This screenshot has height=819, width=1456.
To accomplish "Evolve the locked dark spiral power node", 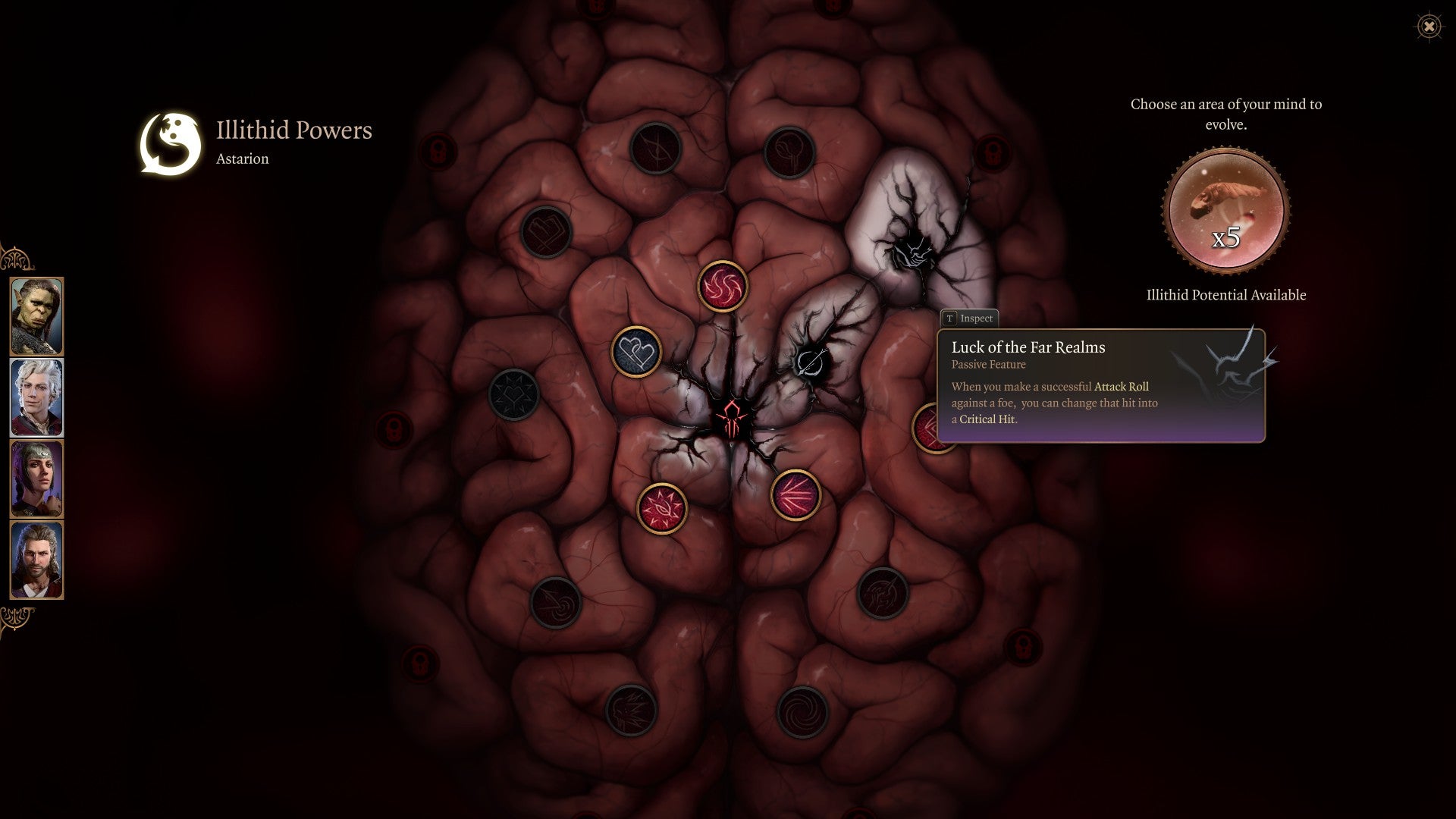I will pyautogui.click(x=802, y=712).
